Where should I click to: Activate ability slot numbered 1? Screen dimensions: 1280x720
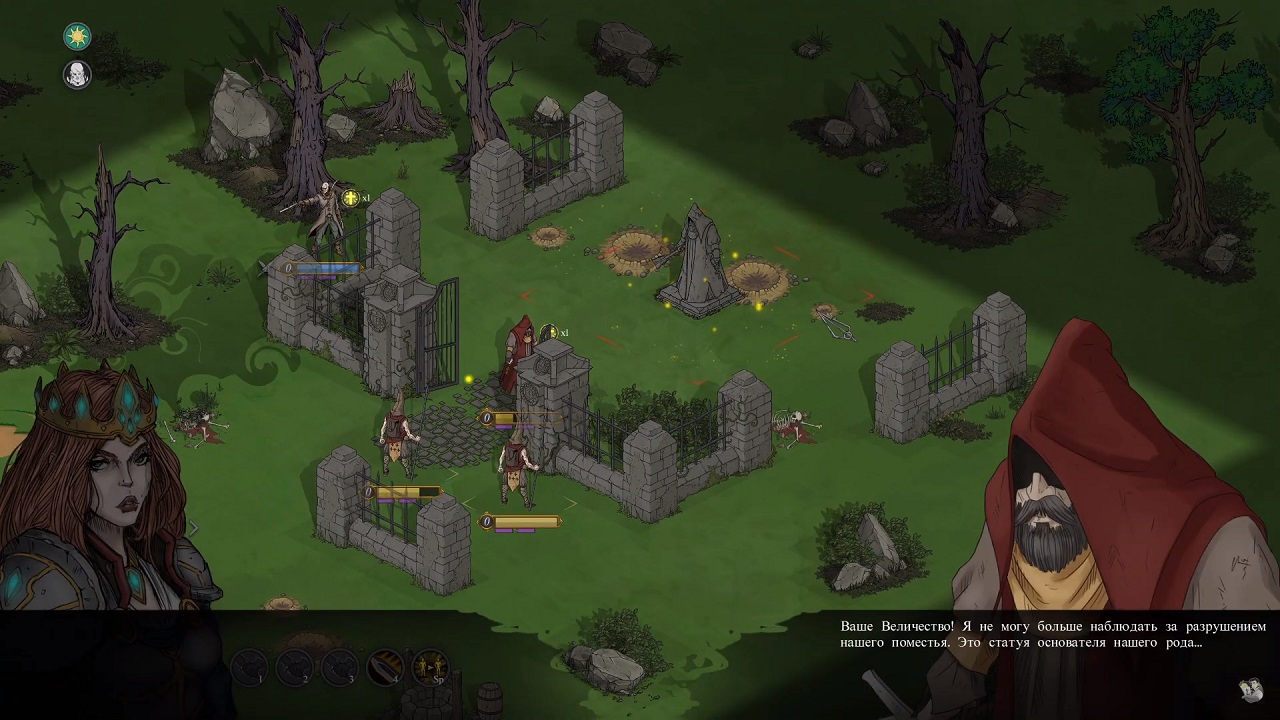249,666
